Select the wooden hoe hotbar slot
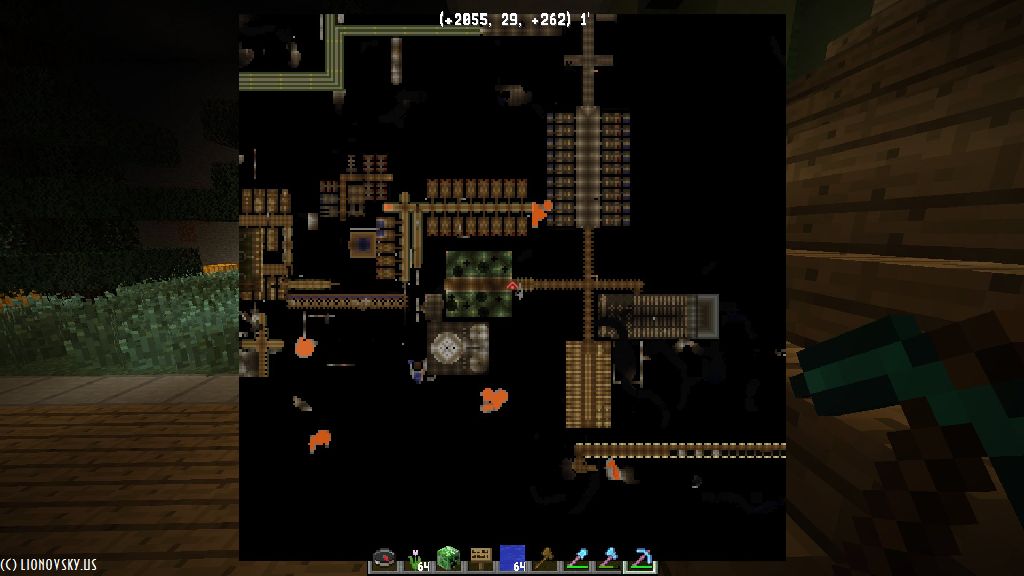Image resolution: width=1024 pixels, height=576 pixels. tap(544, 558)
